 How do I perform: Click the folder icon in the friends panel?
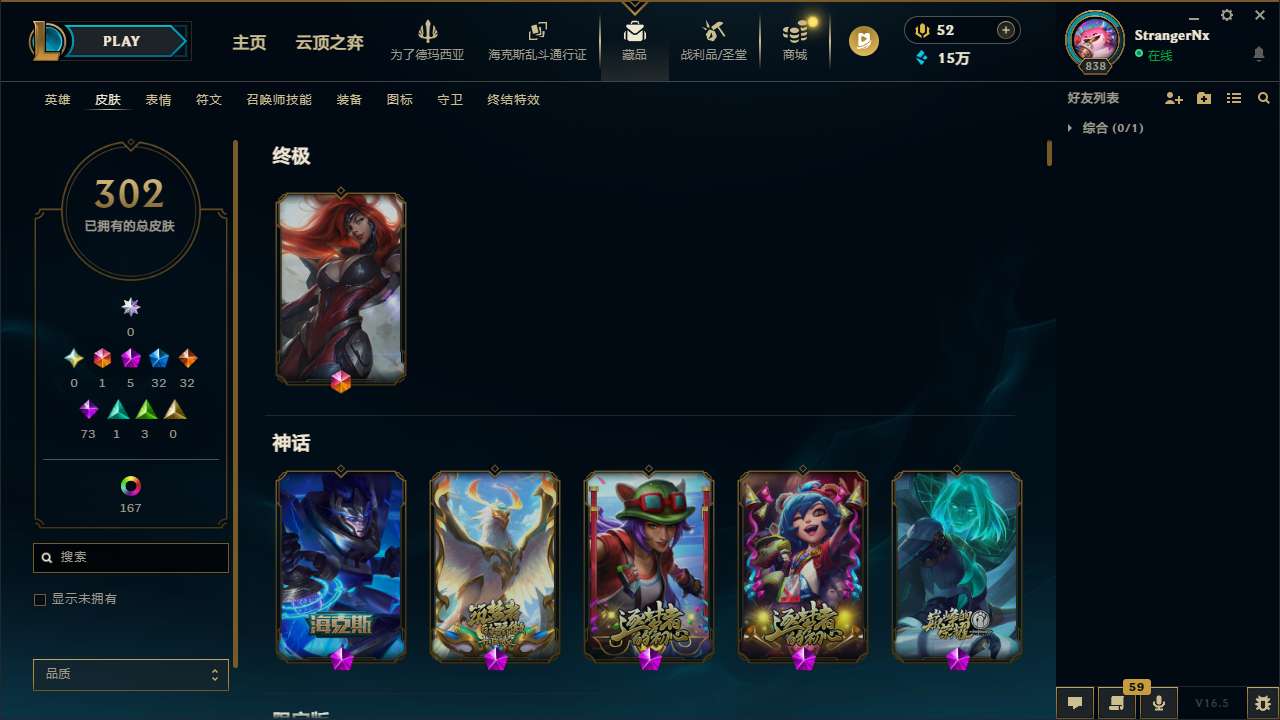click(1204, 98)
